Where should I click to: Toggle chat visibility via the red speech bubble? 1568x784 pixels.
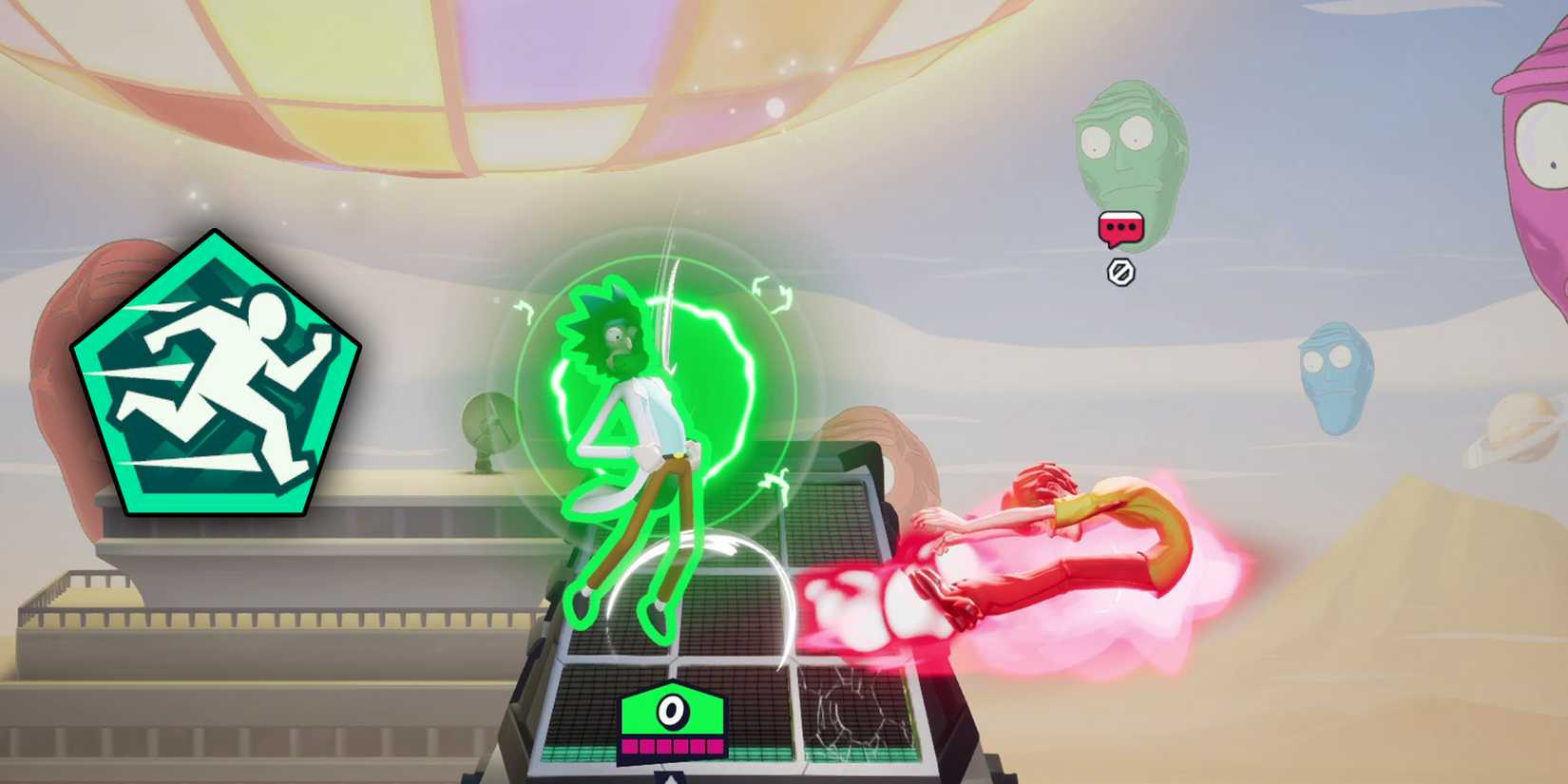tap(1120, 228)
